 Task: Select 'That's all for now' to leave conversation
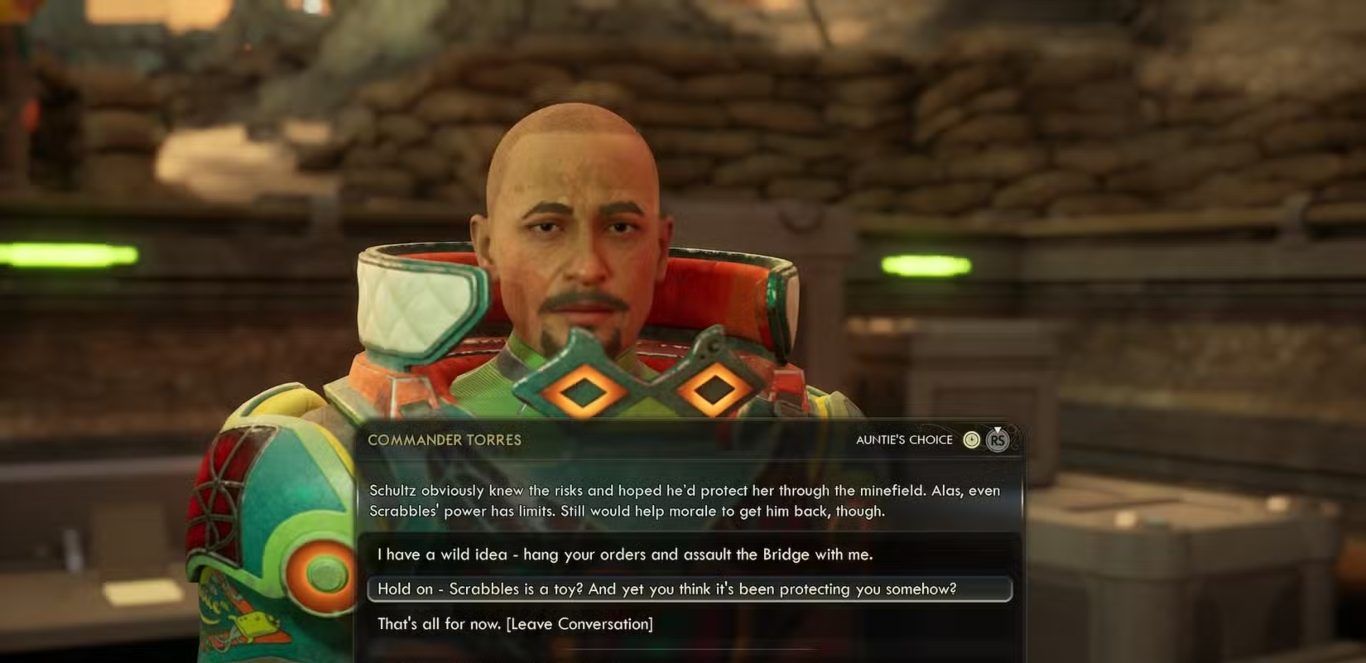pos(515,624)
